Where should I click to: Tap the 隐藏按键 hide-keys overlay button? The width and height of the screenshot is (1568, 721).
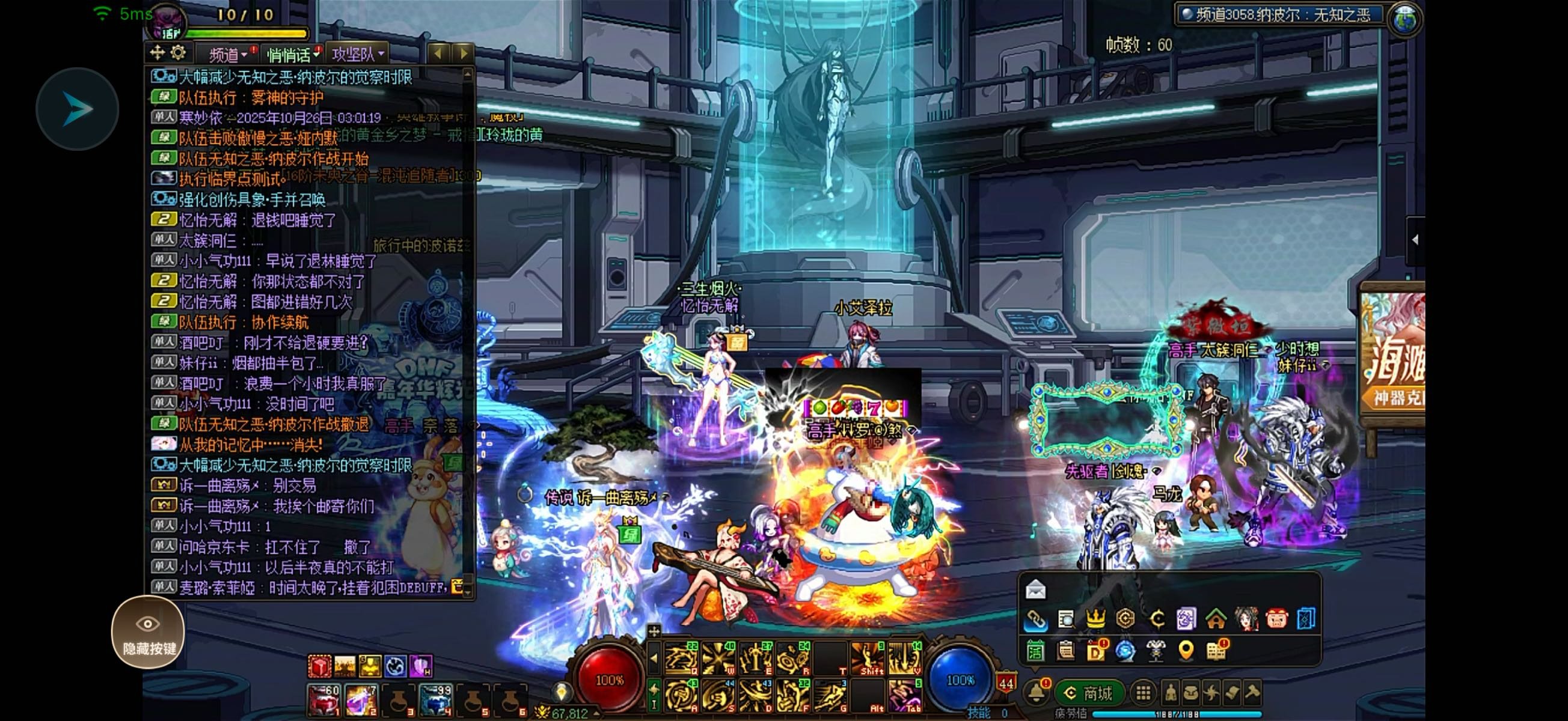[148, 632]
